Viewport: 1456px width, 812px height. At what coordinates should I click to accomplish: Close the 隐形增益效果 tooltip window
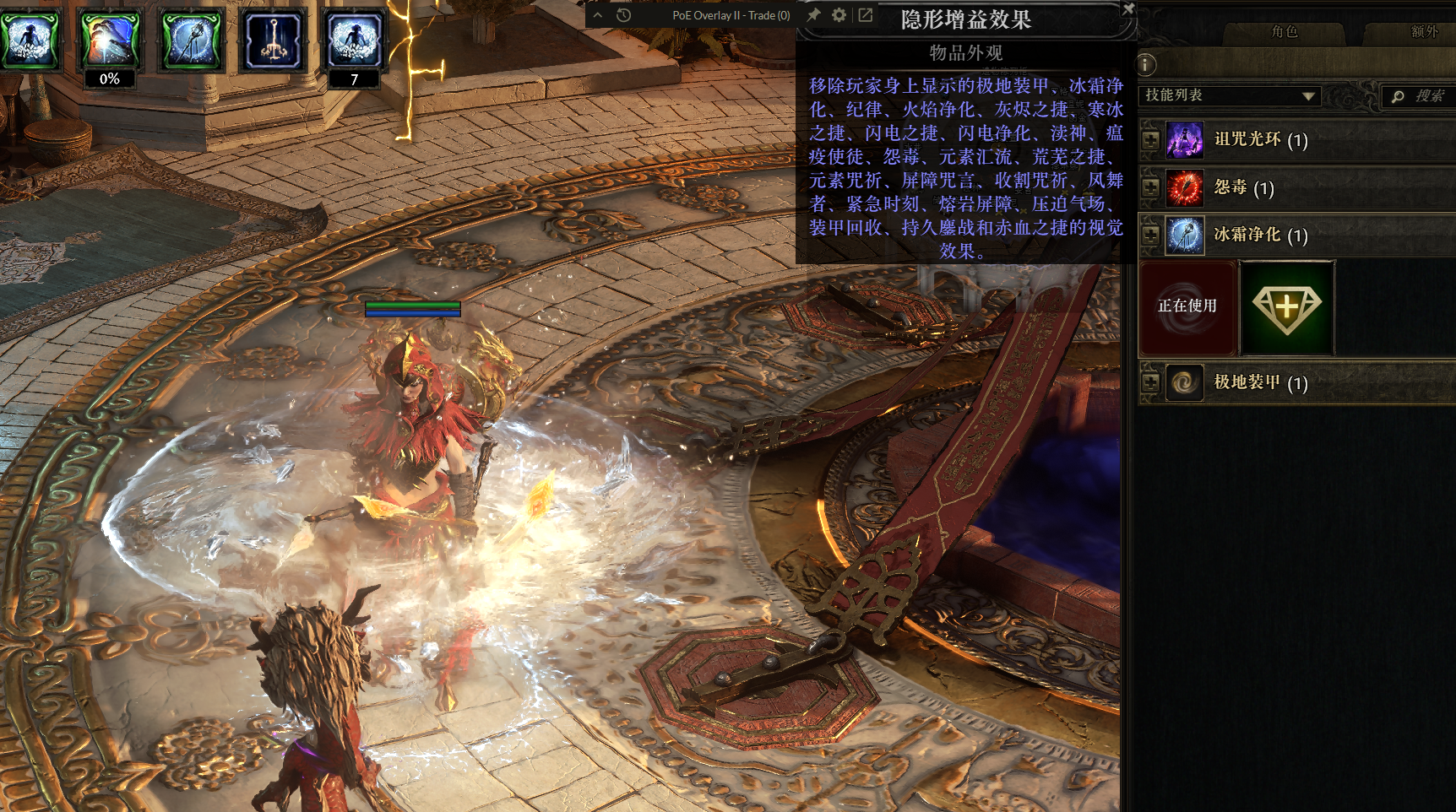(1128, 8)
